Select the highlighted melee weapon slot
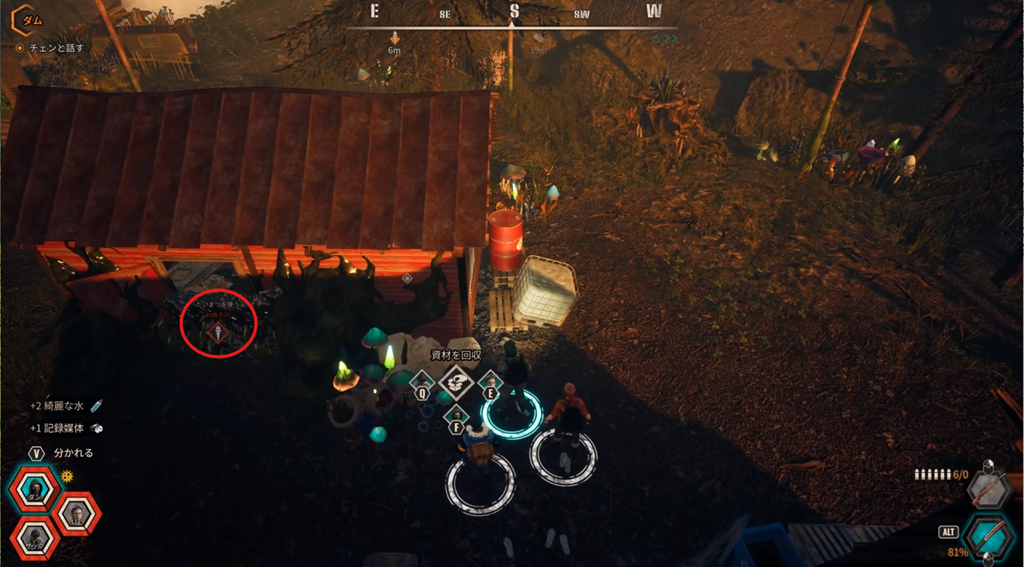Image resolution: width=1024 pixels, height=567 pixels. [989, 537]
